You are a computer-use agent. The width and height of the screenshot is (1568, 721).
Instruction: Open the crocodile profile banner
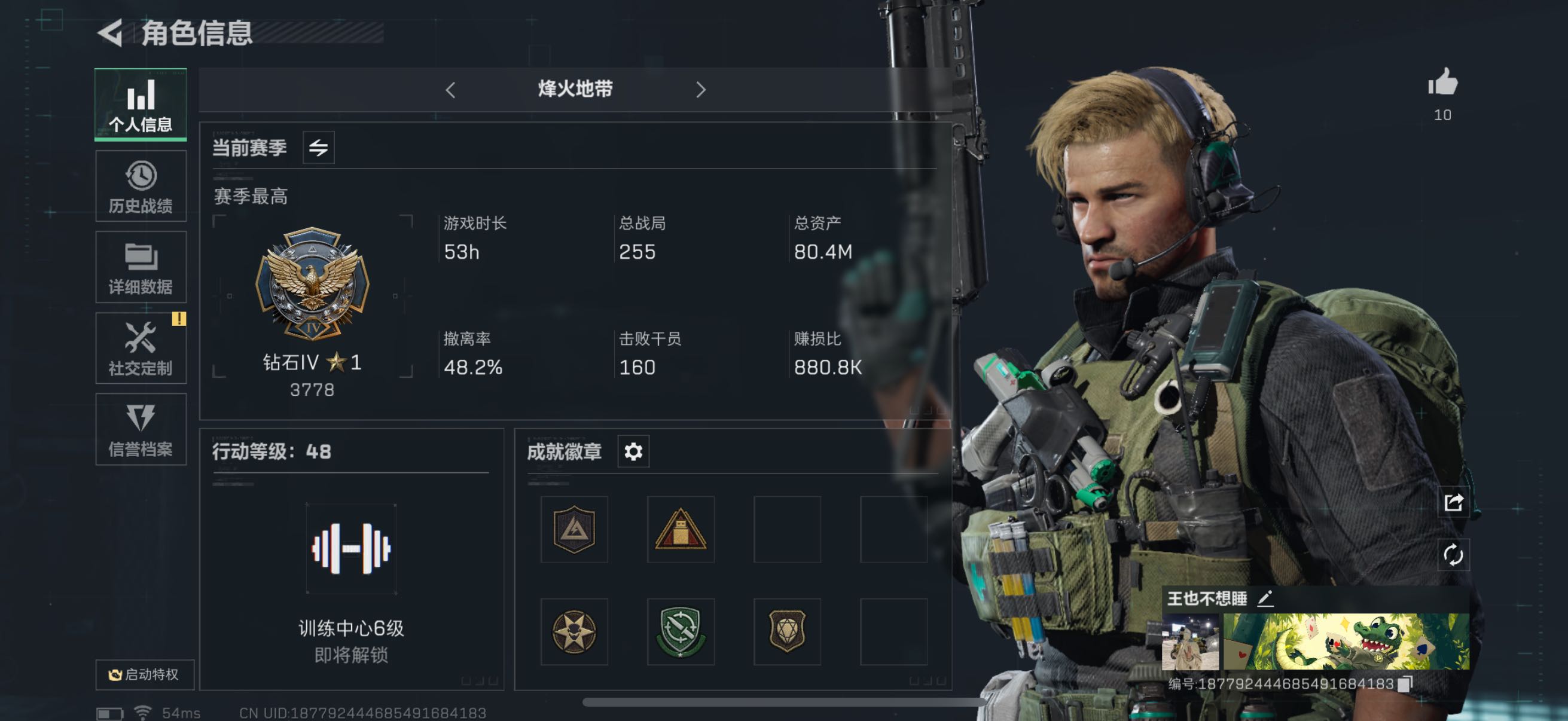pos(1346,641)
